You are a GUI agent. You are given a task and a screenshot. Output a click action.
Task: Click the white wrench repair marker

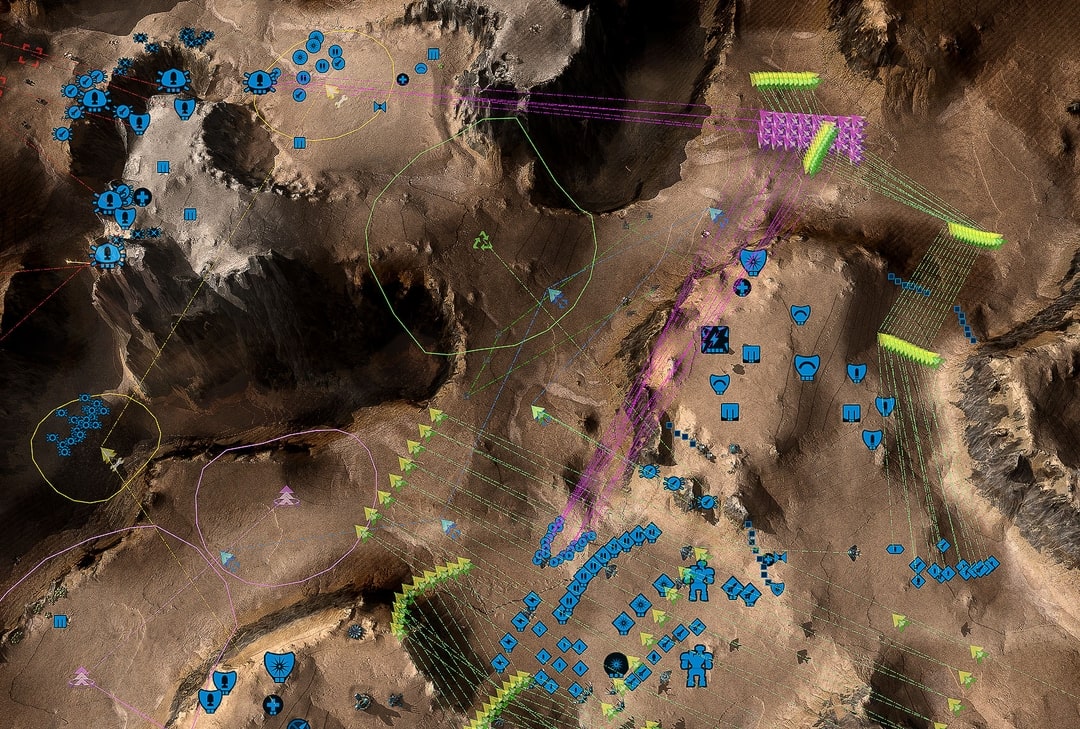pos(342,99)
